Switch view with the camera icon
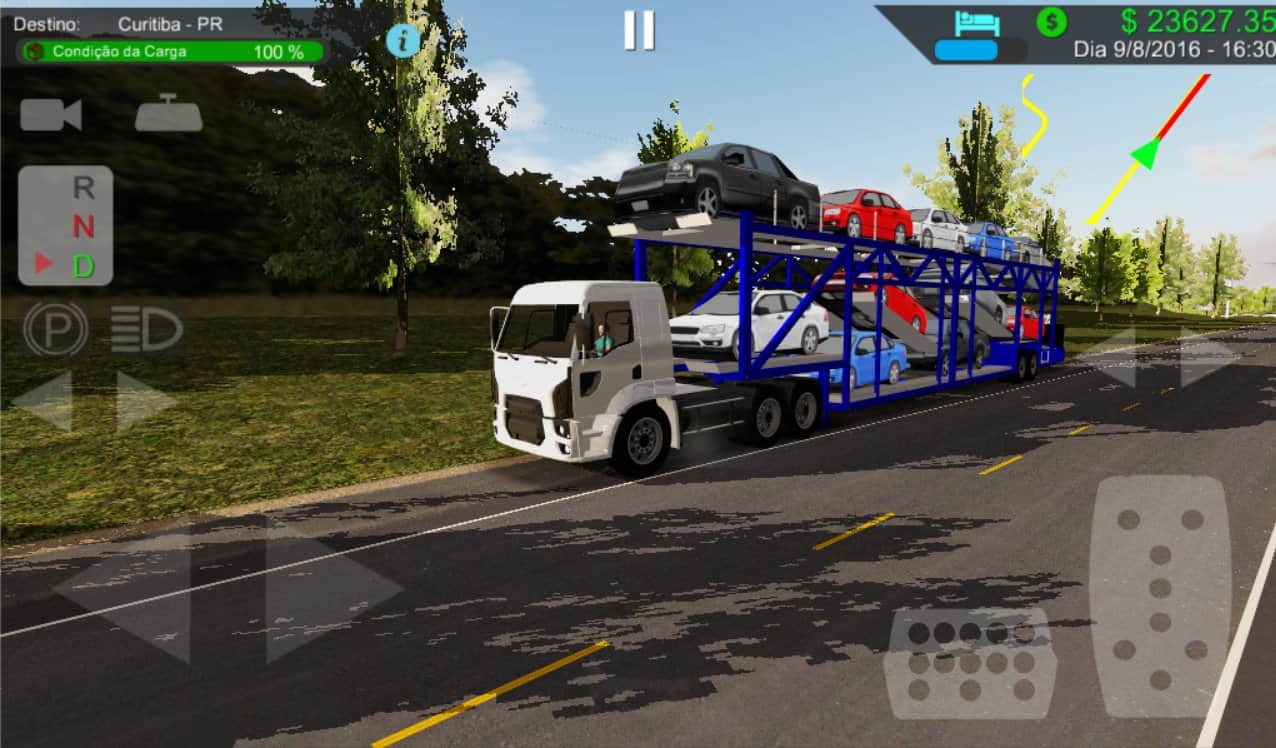Image resolution: width=1276 pixels, height=748 pixels. (50, 115)
